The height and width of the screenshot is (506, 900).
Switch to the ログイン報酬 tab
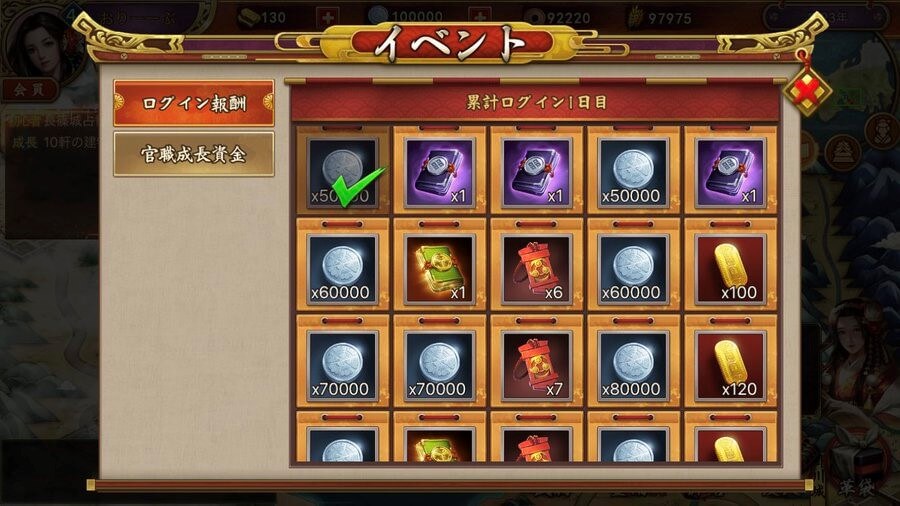click(193, 104)
